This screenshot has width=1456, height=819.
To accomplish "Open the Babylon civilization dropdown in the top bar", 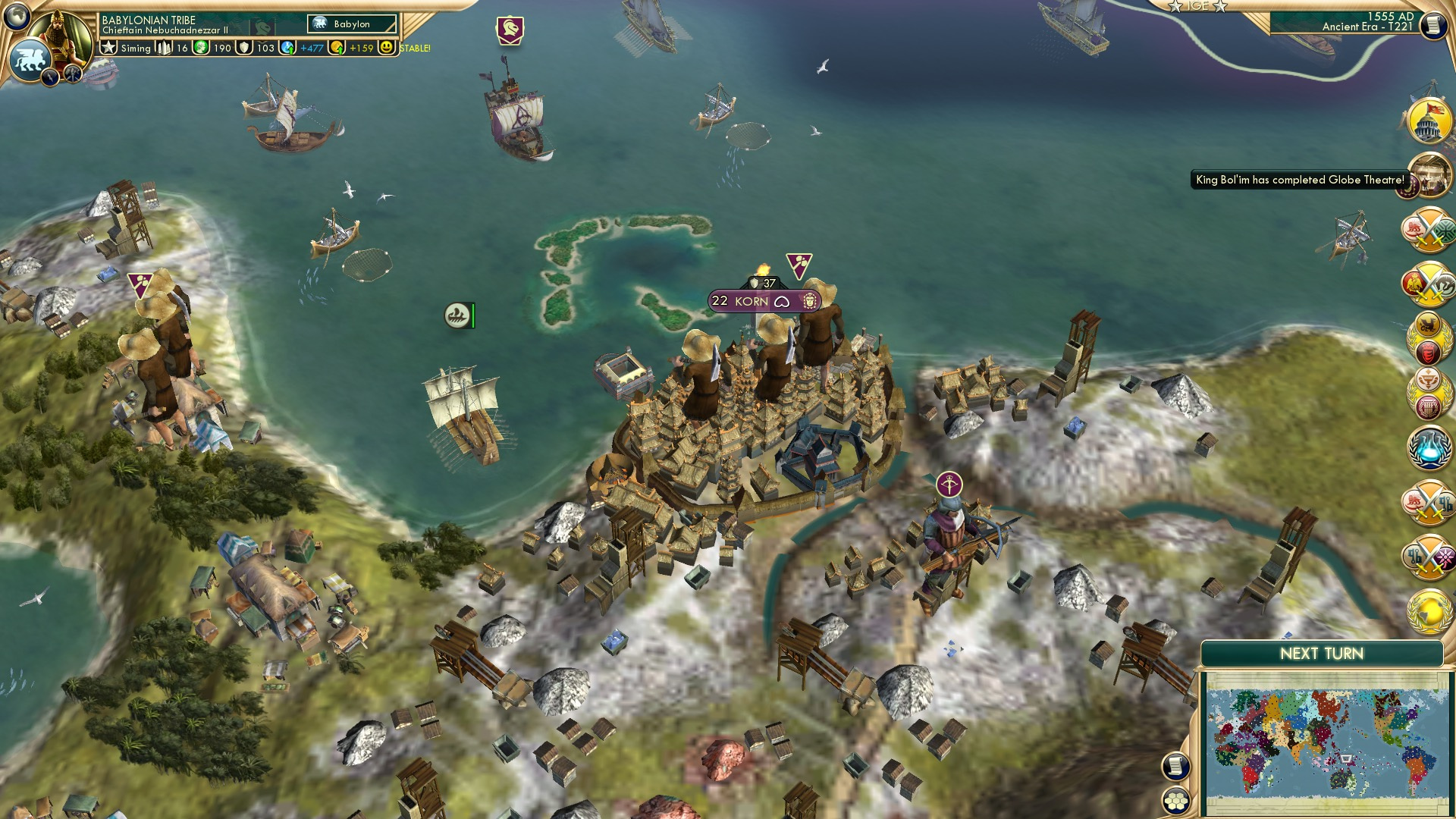I will pos(351,24).
